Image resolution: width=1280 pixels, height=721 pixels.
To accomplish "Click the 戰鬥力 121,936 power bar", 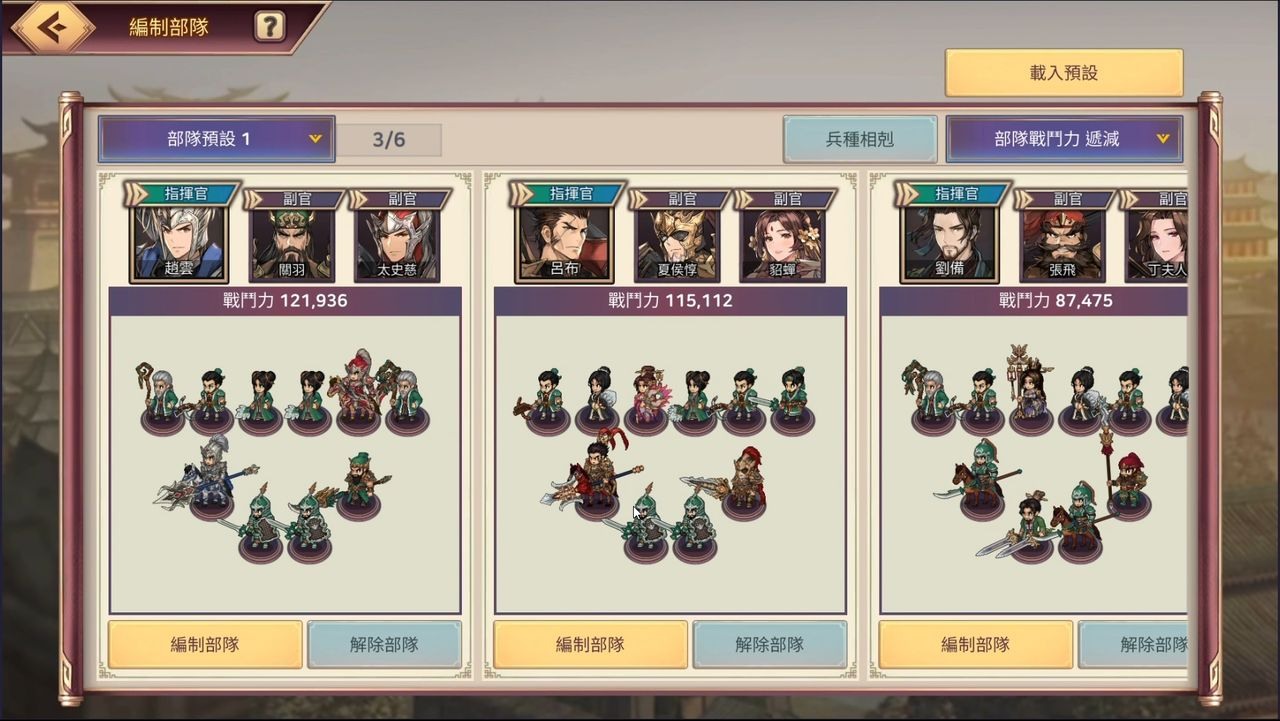I will click(285, 301).
